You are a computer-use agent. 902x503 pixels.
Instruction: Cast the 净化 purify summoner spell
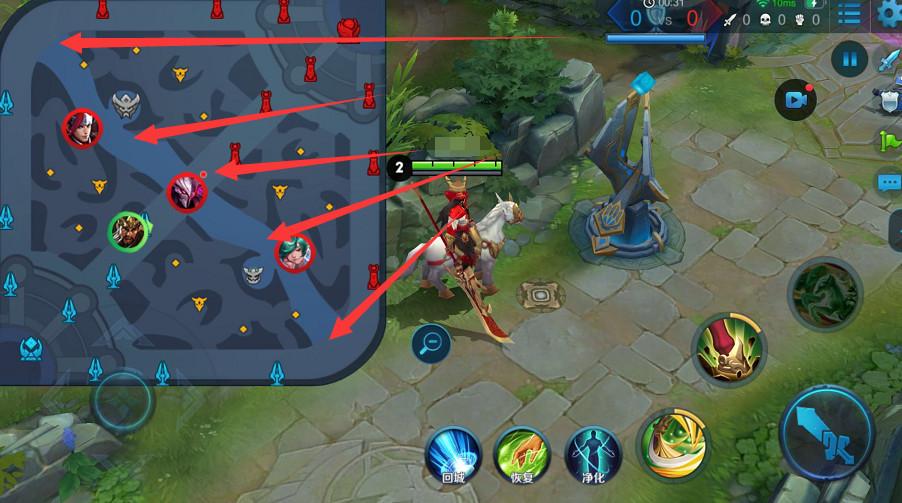[591, 455]
